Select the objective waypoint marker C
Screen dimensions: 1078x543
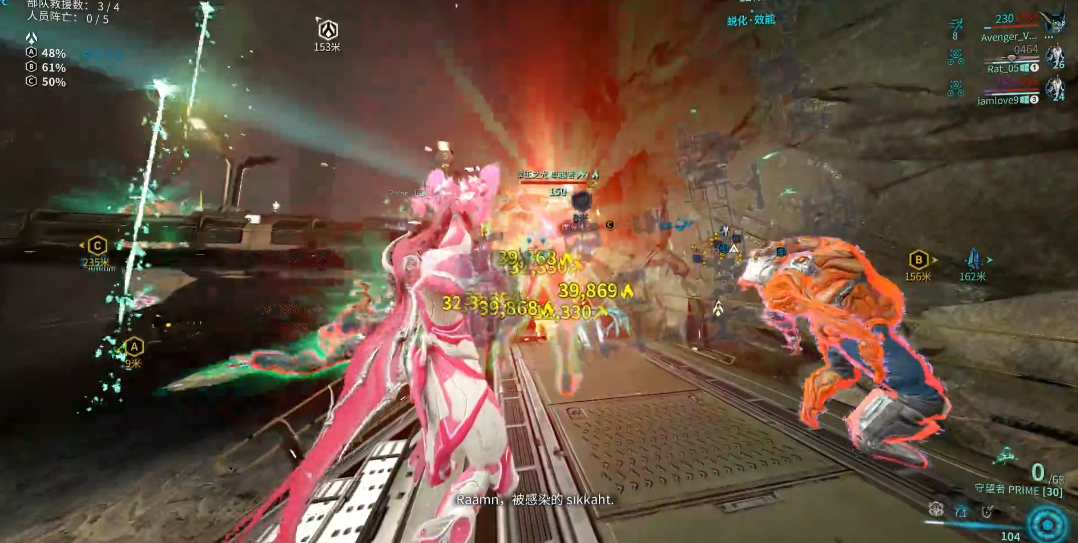tap(97, 245)
